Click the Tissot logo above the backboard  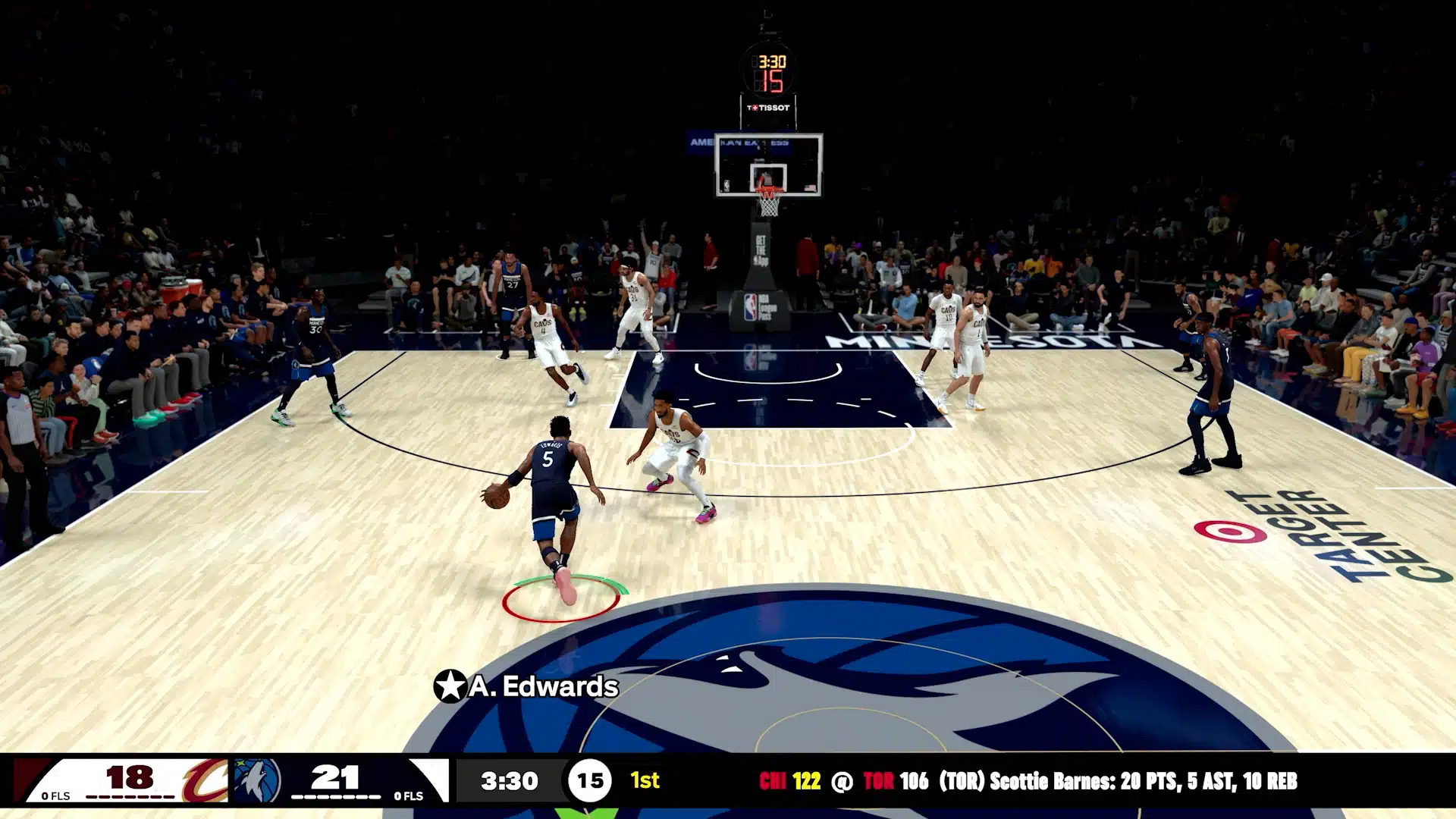[768, 106]
